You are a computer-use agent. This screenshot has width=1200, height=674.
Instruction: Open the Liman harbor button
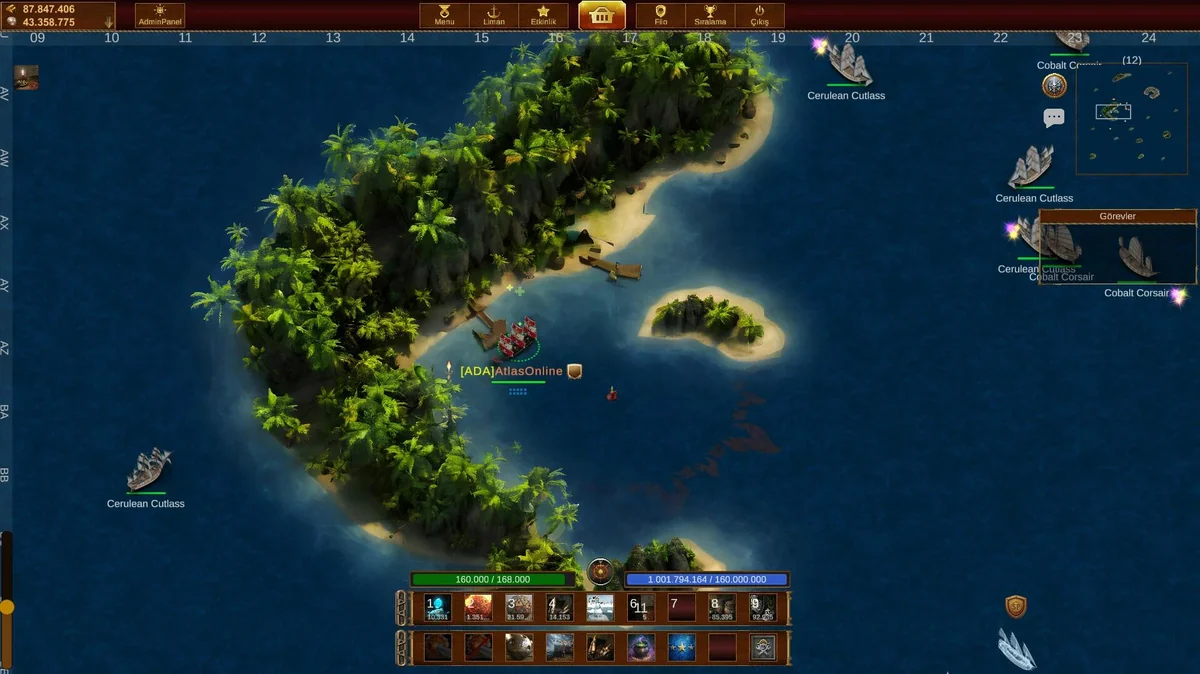494,15
